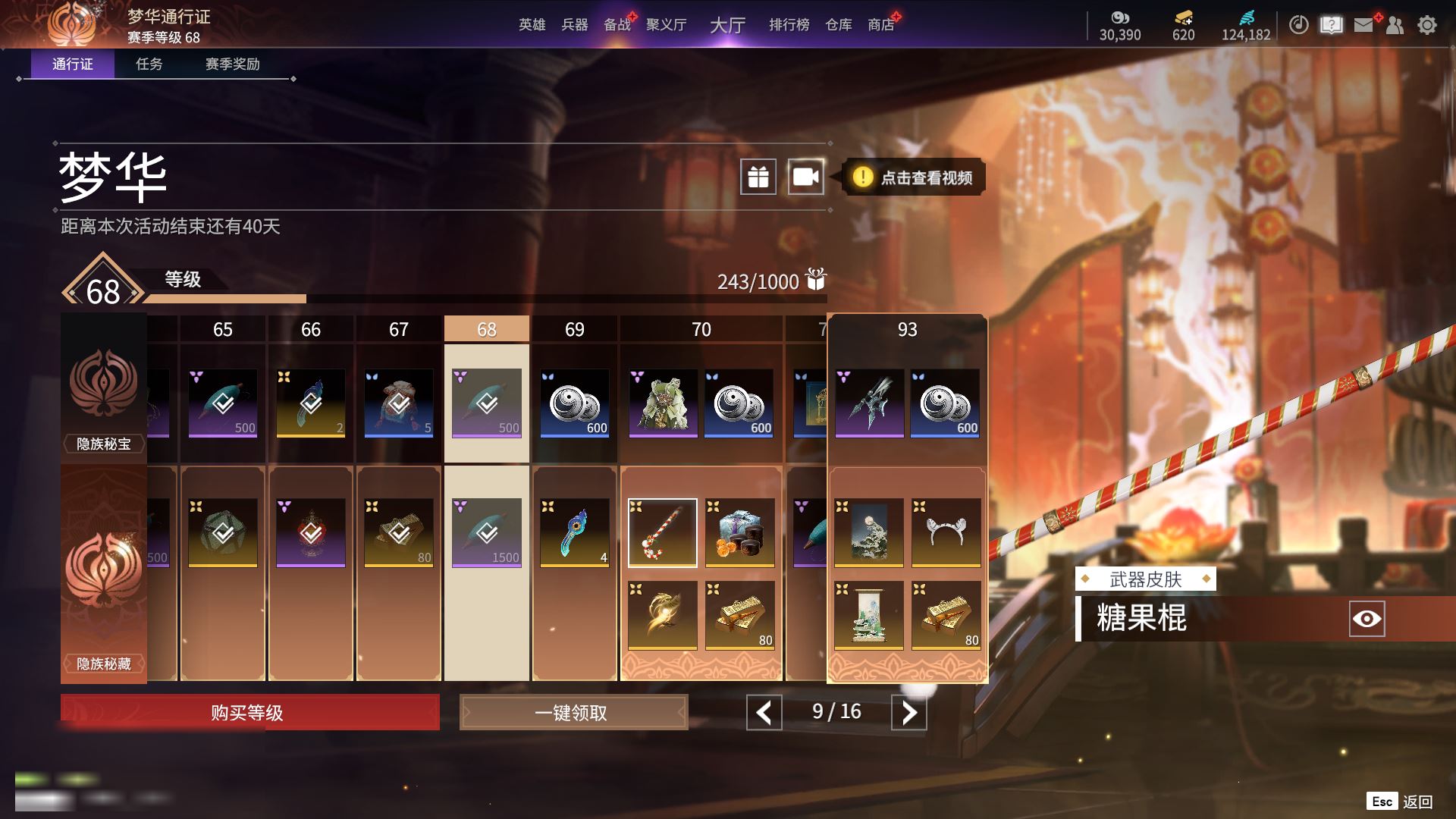Open the 仓库 storage menu
The width and height of the screenshot is (1456, 819).
click(838, 25)
